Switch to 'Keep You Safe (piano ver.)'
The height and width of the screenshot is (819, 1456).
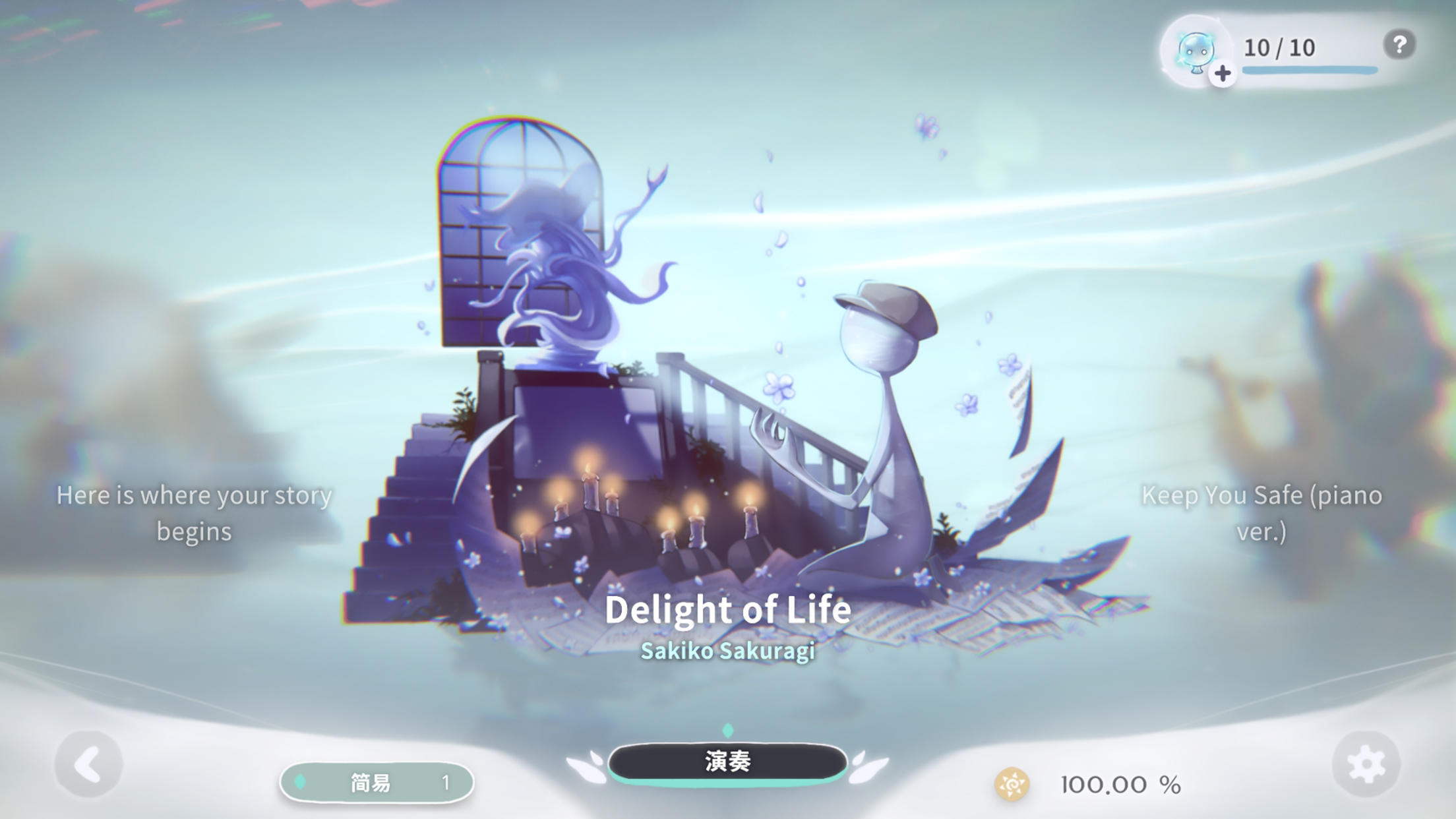tap(1264, 512)
